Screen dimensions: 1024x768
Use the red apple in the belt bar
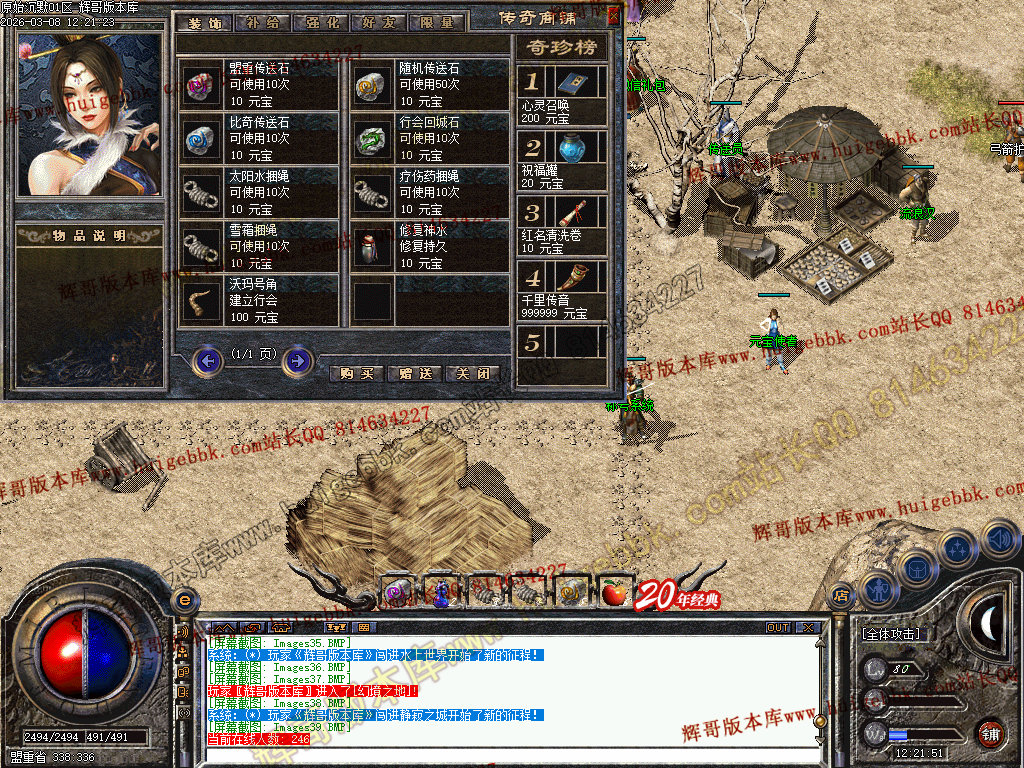(x=614, y=593)
